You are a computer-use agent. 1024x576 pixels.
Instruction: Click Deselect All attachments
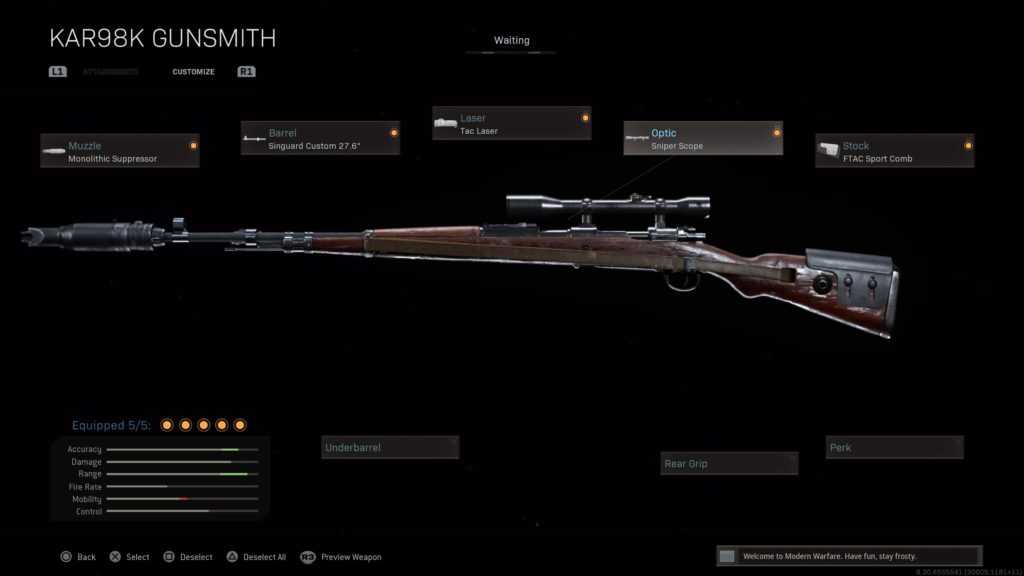(x=257, y=557)
